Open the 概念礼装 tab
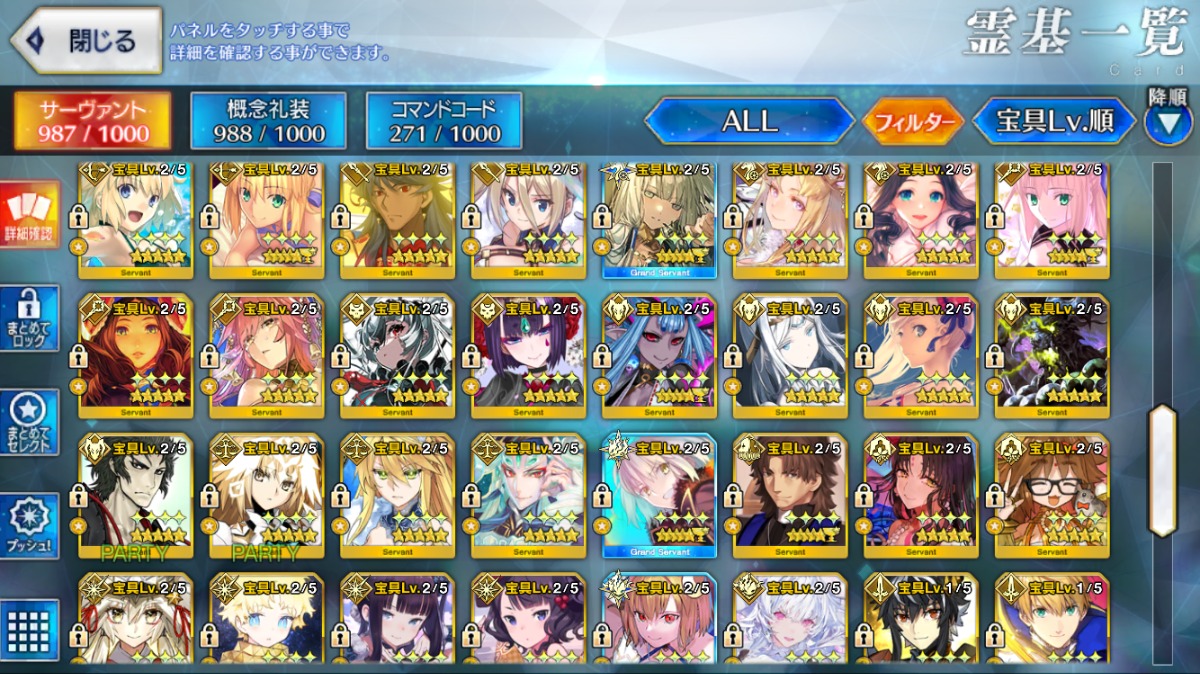Screen dimensions: 1200x674 click(x=268, y=122)
